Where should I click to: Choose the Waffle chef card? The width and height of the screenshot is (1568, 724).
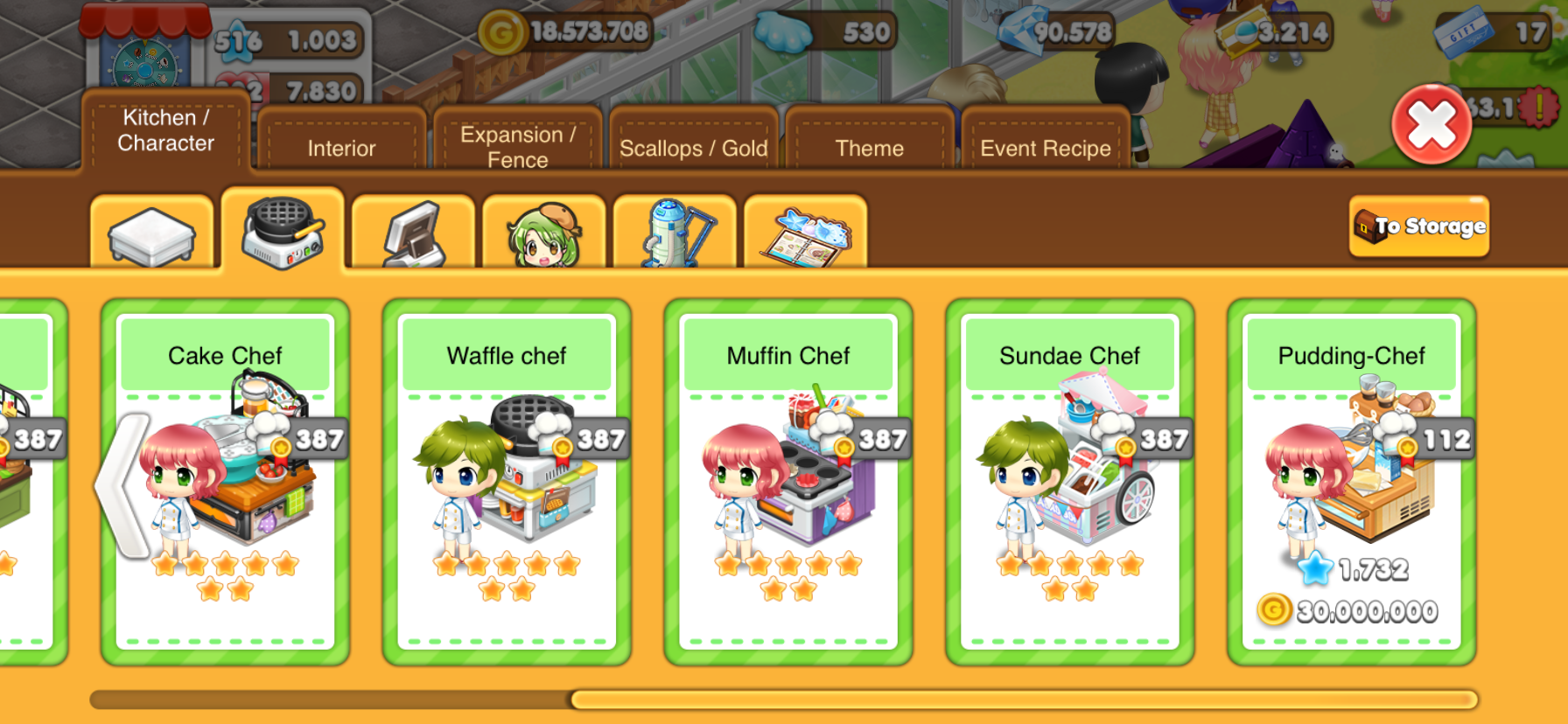coord(507,481)
